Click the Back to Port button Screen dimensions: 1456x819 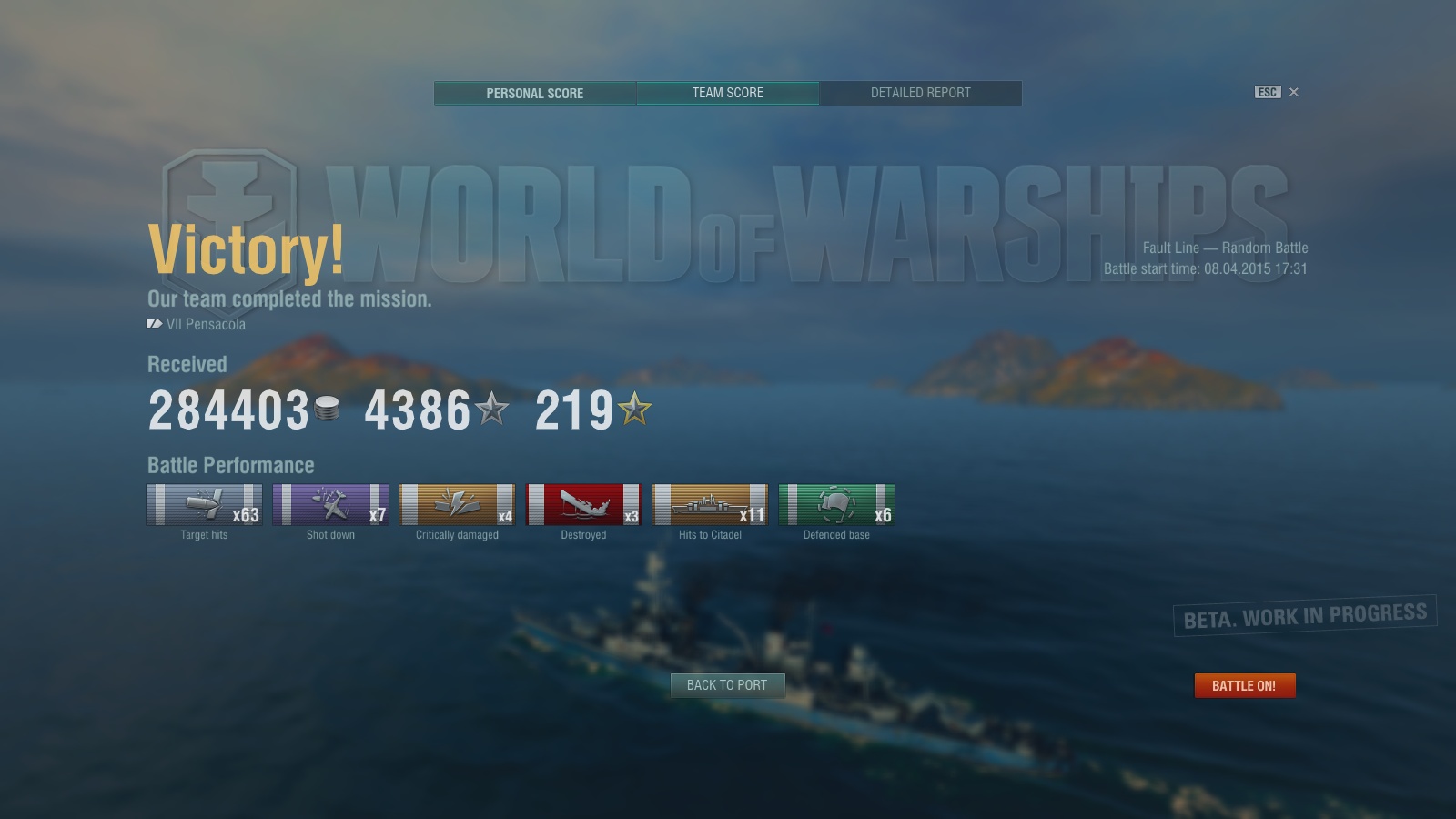pyautogui.click(x=727, y=685)
